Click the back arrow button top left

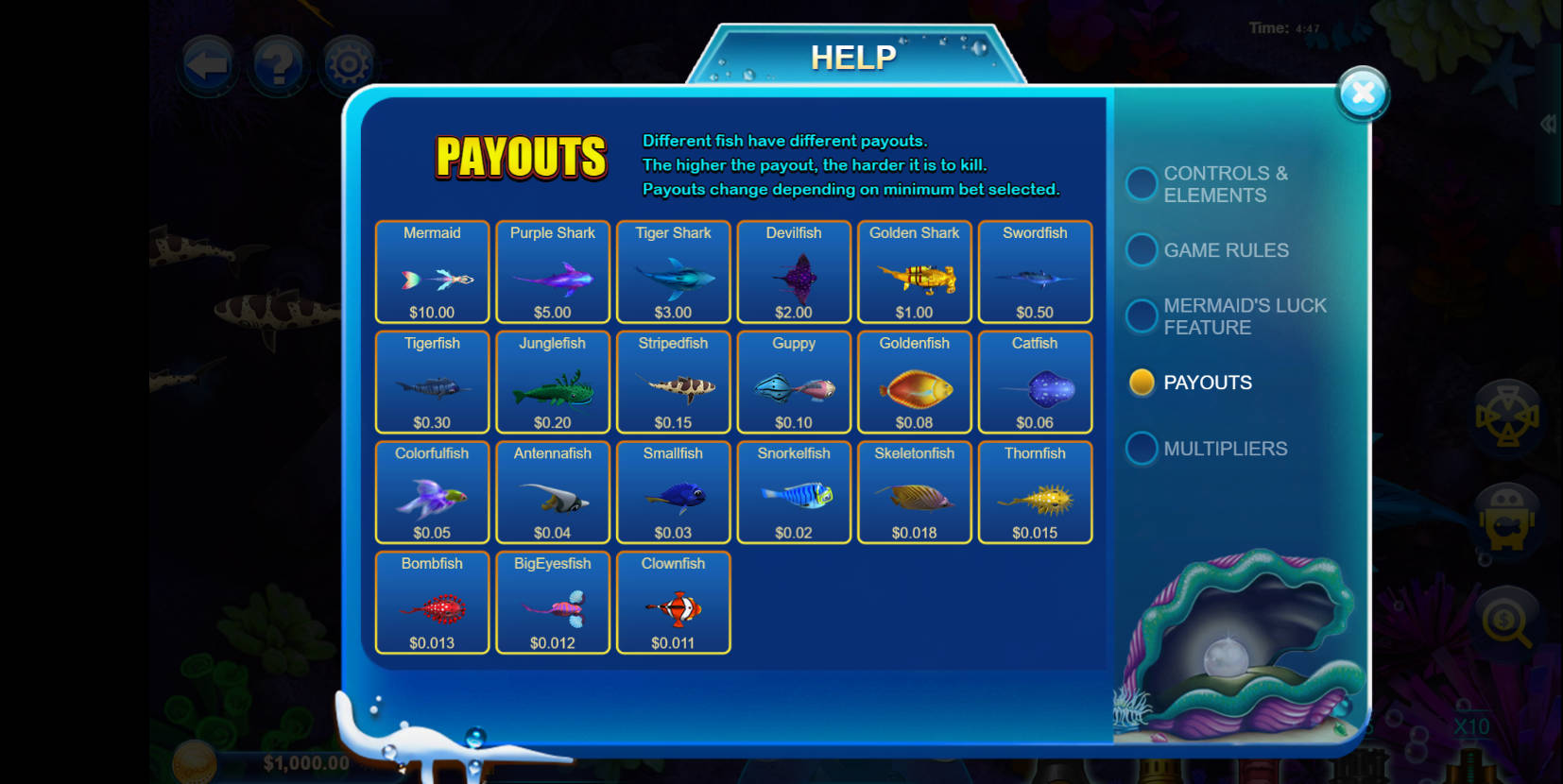click(208, 64)
